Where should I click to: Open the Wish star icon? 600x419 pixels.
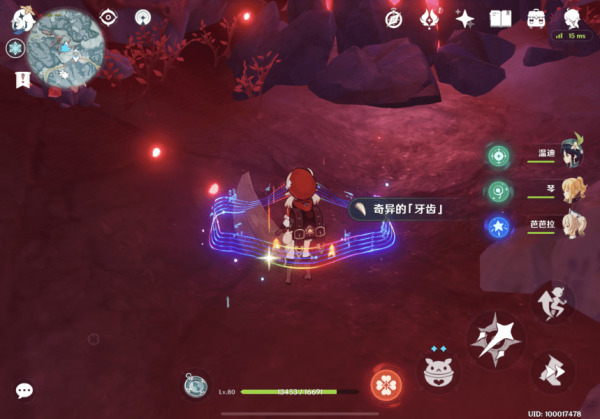[465, 18]
